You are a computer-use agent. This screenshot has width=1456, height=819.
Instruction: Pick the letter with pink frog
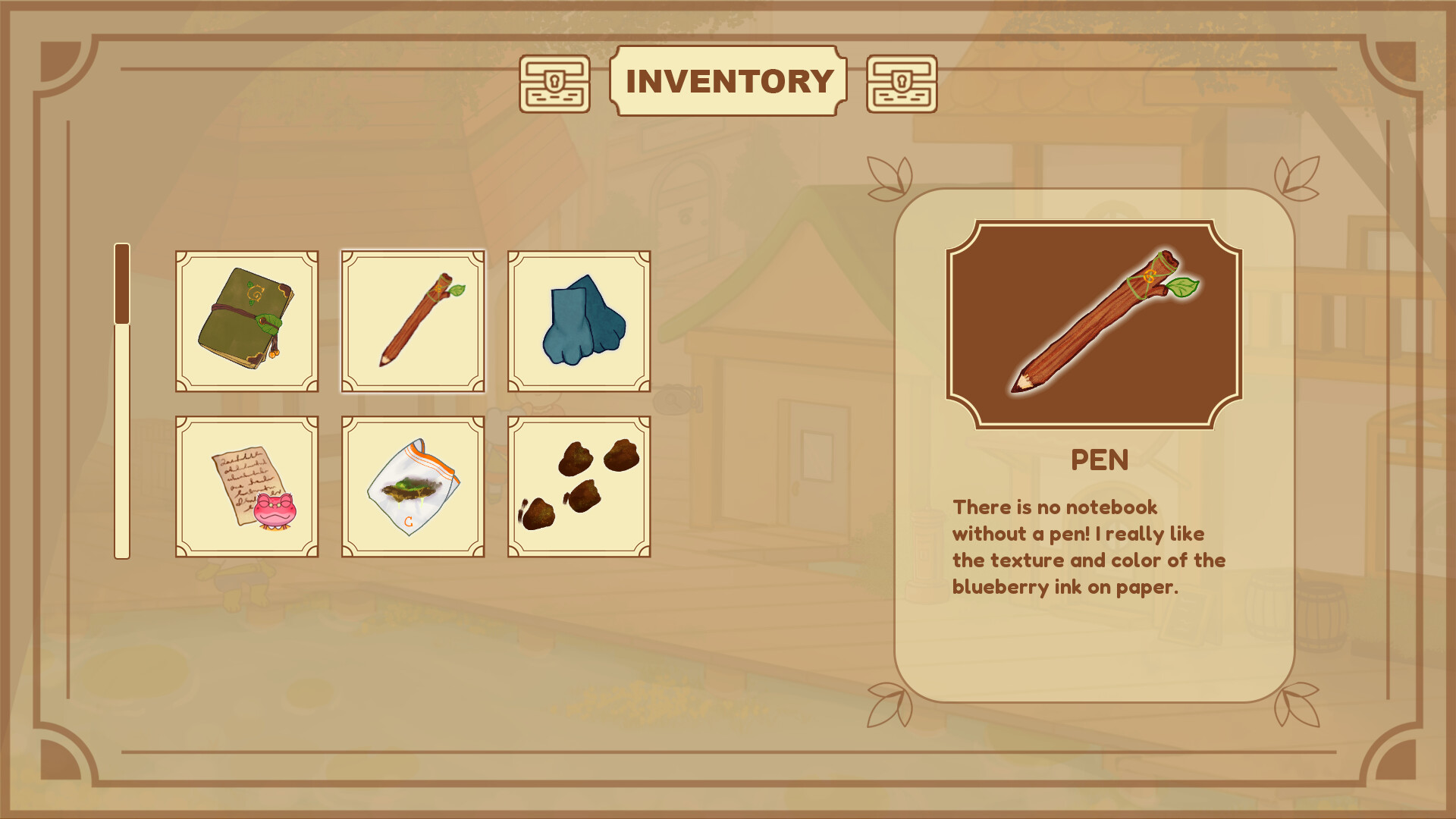tap(246, 486)
